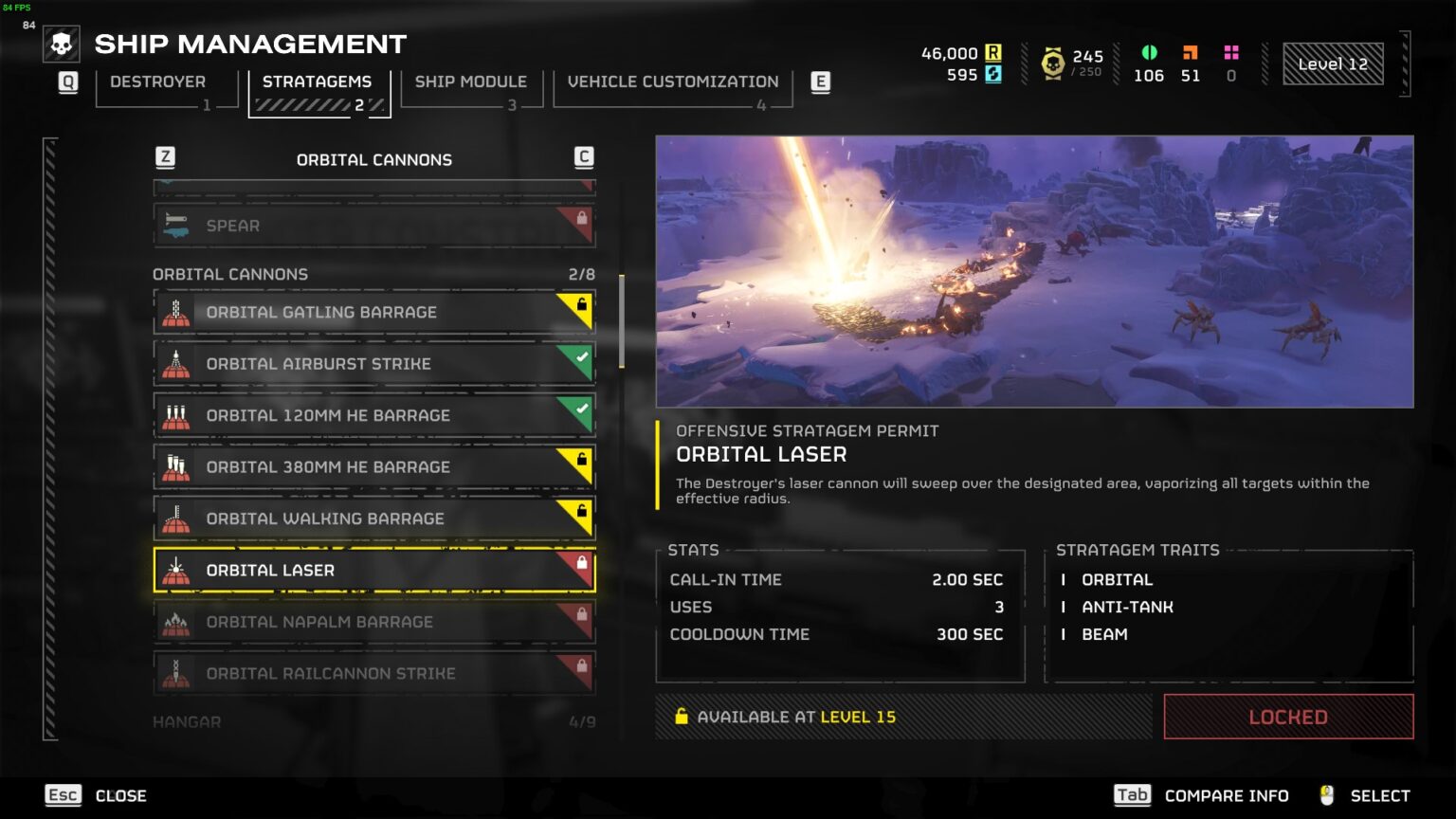Click the Orbital Airburst Strike rocket icon
The width and height of the screenshot is (1456, 819).
[x=174, y=363]
